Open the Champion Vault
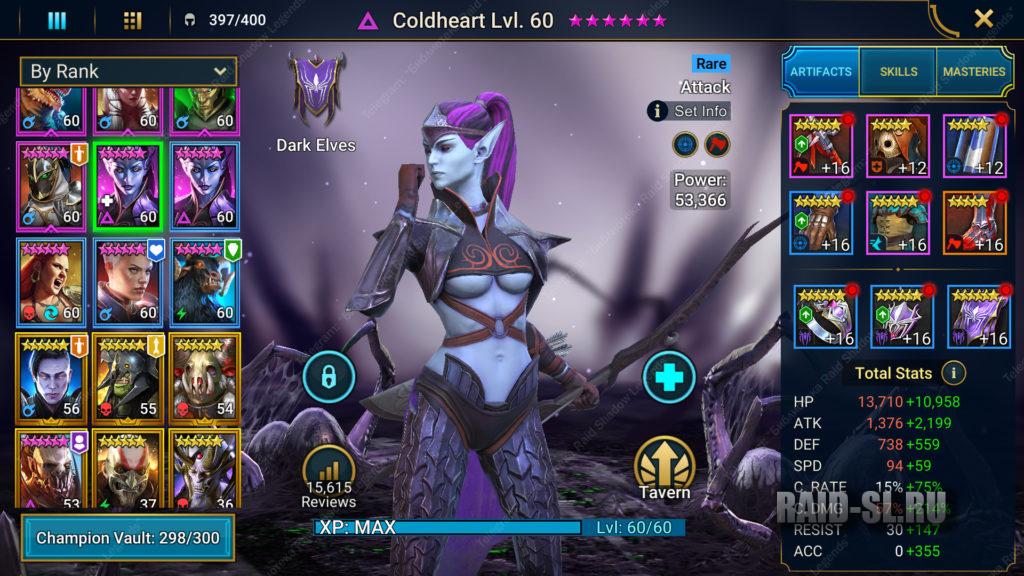The image size is (1024, 576). [x=127, y=538]
